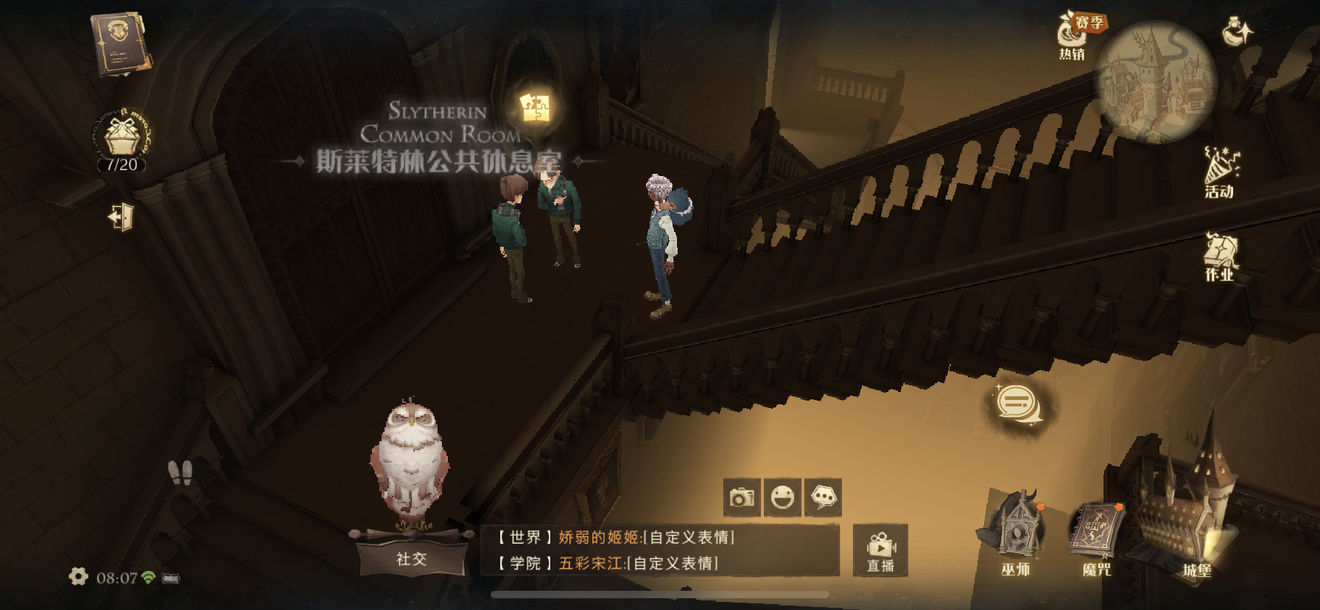Open the potion bottle icon
This screenshot has height=610, width=1320.
(x=1237, y=32)
